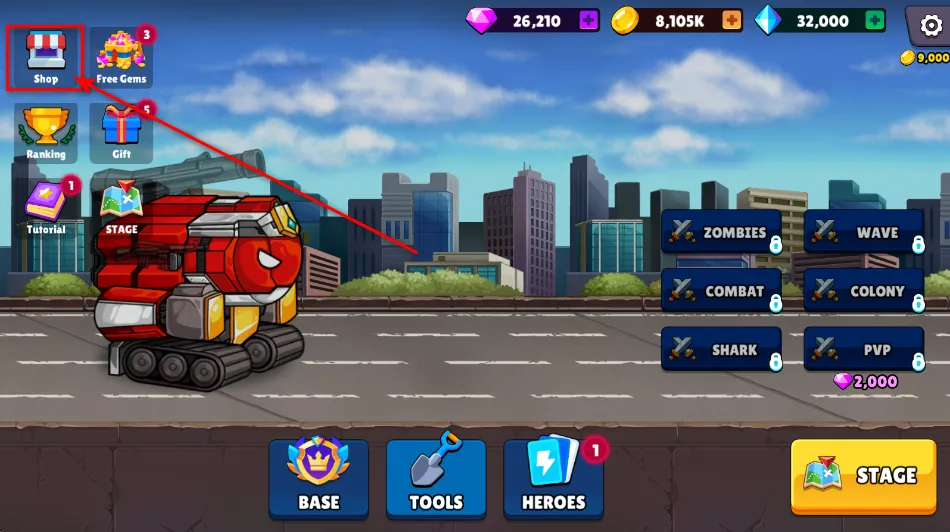This screenshot has width=950, height=532.
Task: Open the HEROES cards menu
Action: 553,479
